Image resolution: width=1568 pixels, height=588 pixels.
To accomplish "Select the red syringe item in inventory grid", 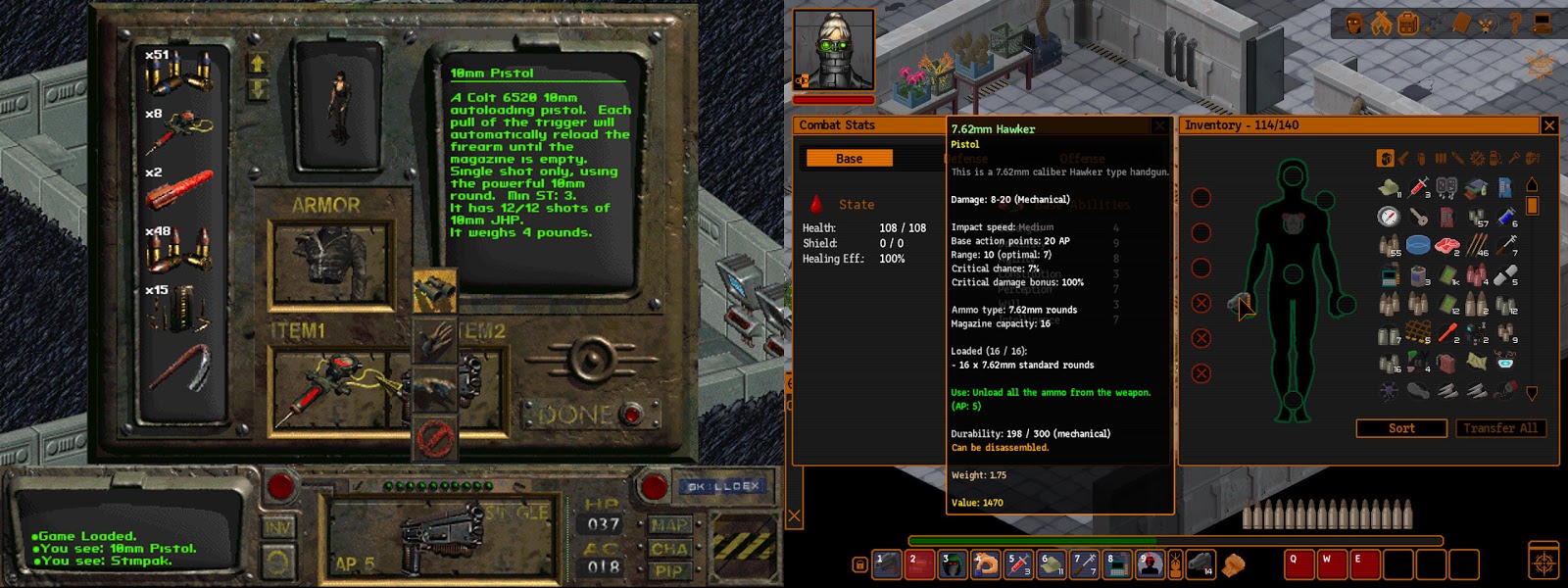I will (1418, 186).
